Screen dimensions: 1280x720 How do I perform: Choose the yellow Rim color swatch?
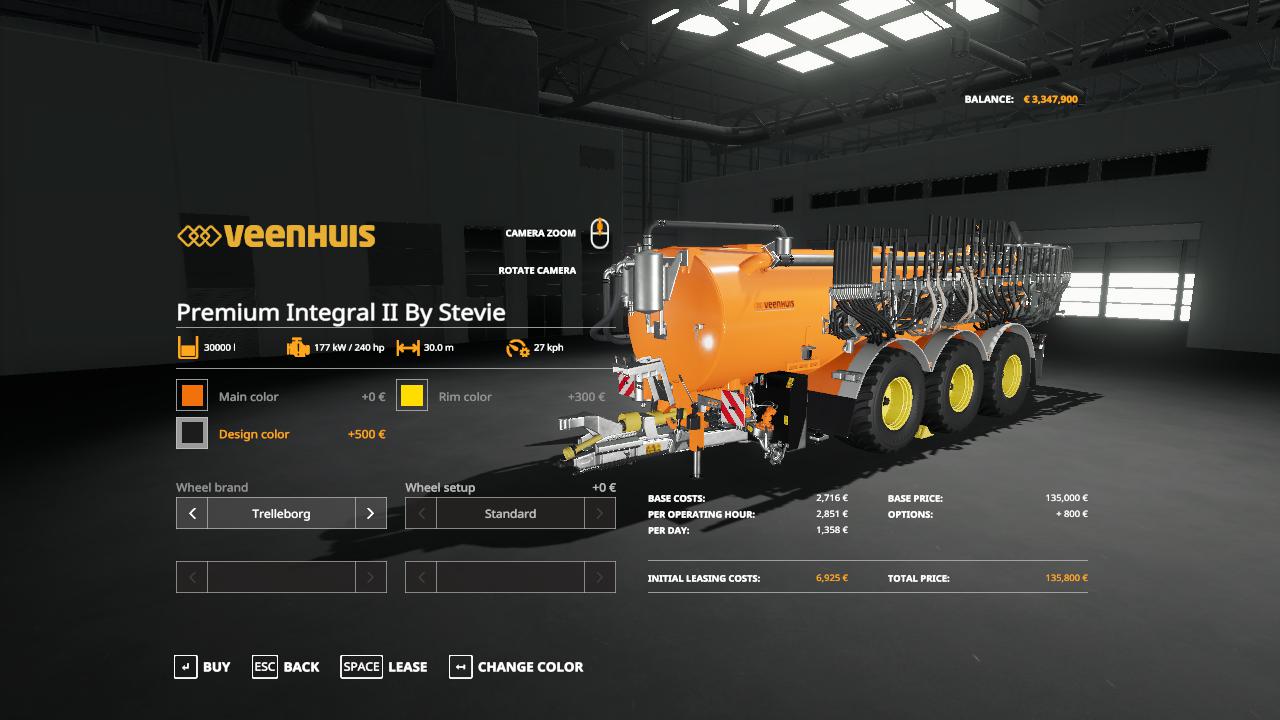[x=412, y=396]
